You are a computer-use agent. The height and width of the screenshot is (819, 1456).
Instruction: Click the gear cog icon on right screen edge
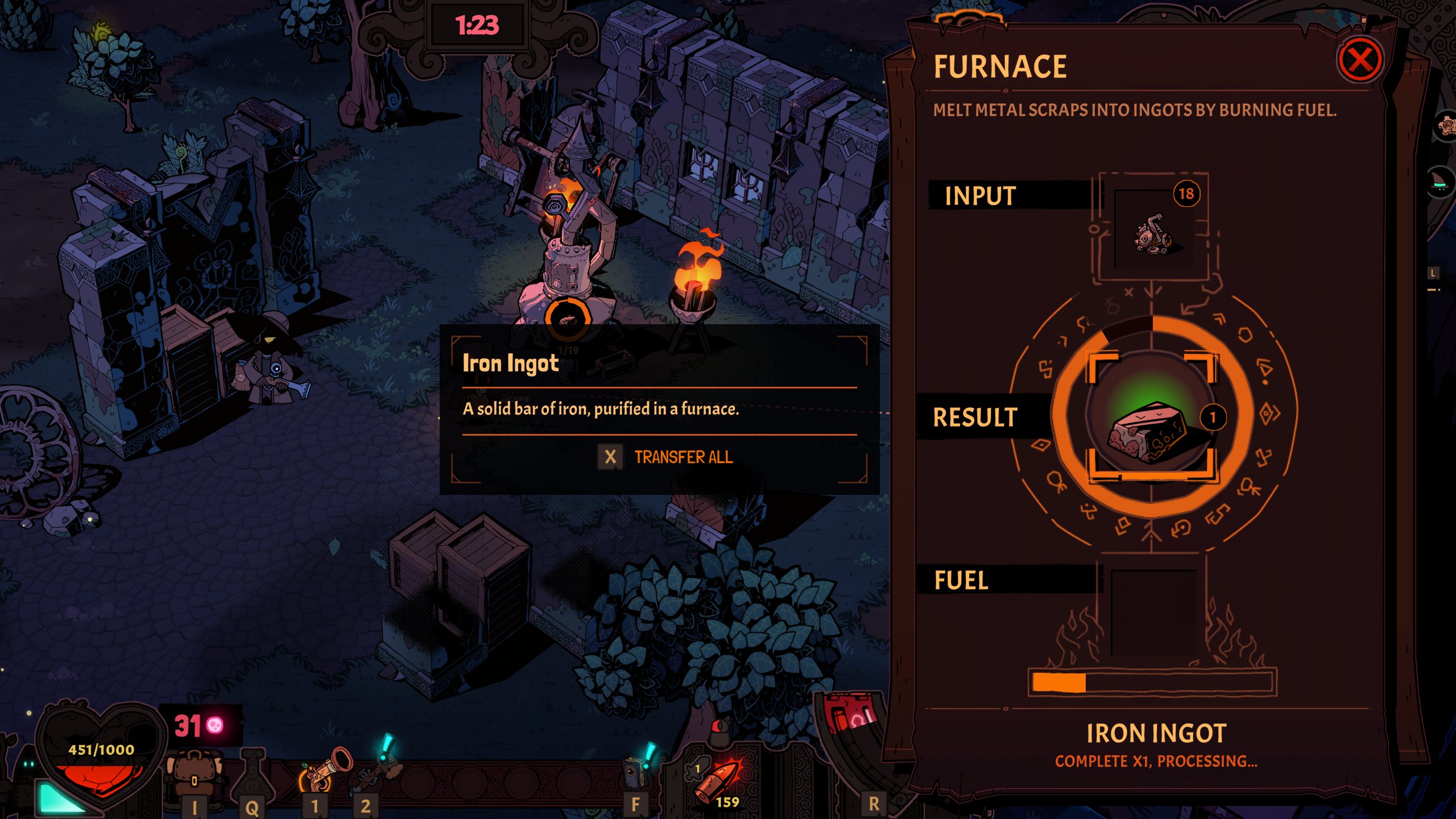[x=1447, y=125]
